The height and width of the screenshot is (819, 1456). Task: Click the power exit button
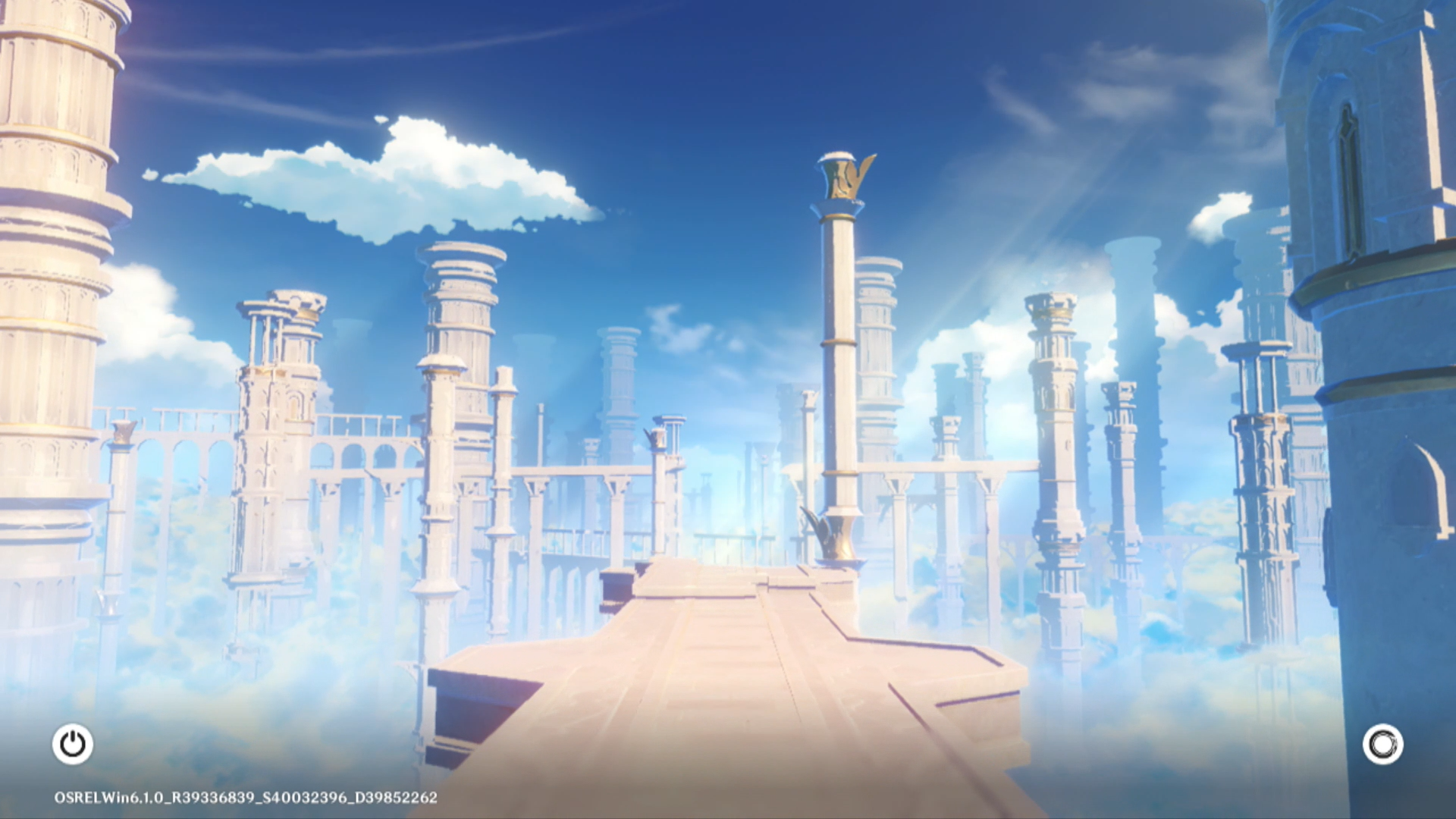click(x=73, y=744)
